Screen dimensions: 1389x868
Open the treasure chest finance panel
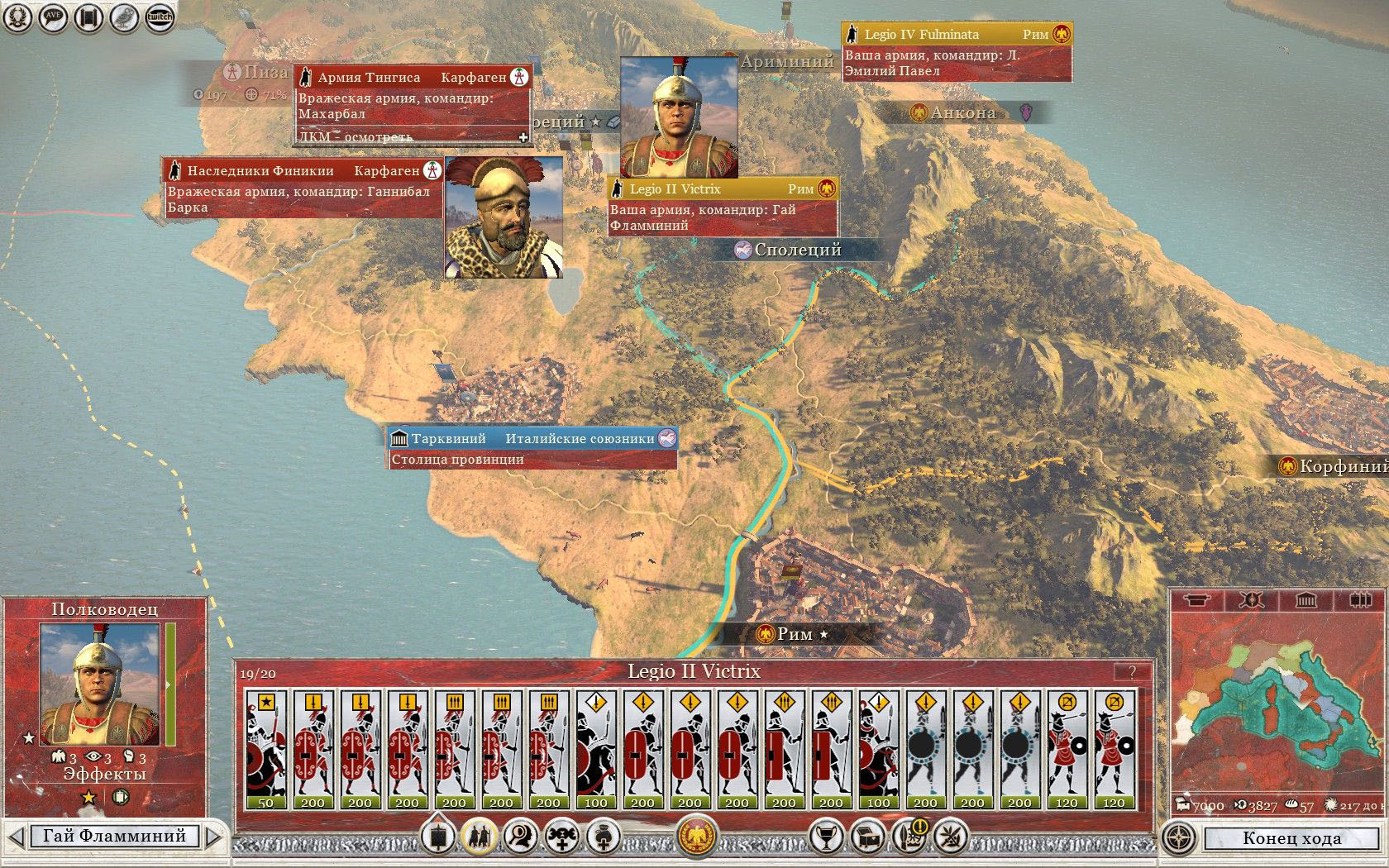coord(866,837)
